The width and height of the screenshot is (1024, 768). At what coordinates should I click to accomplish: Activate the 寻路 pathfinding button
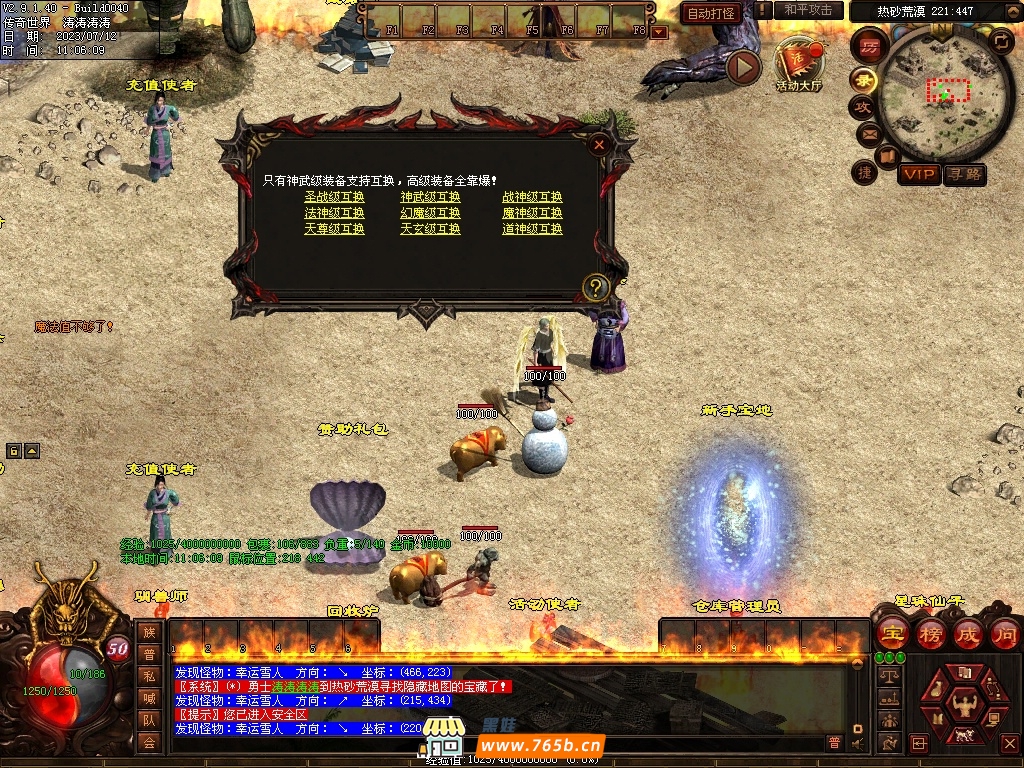[964, 175]
